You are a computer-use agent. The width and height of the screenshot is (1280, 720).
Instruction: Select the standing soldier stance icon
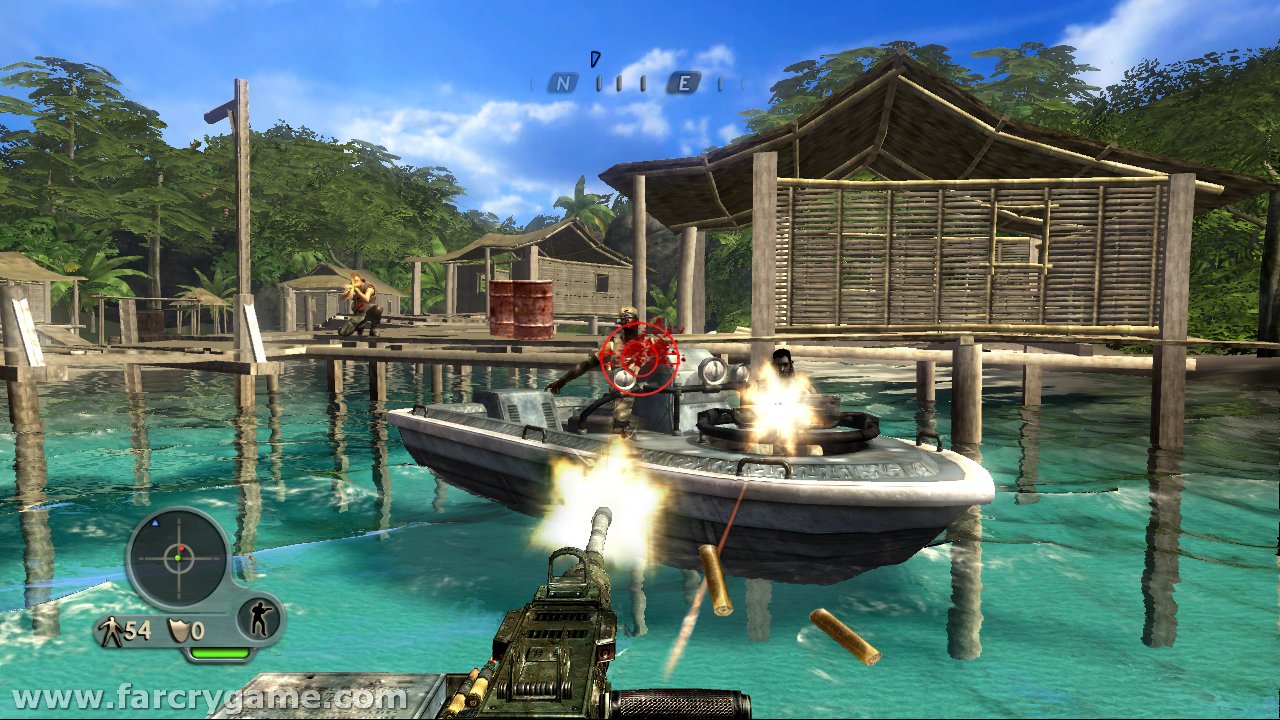[259, 620]
